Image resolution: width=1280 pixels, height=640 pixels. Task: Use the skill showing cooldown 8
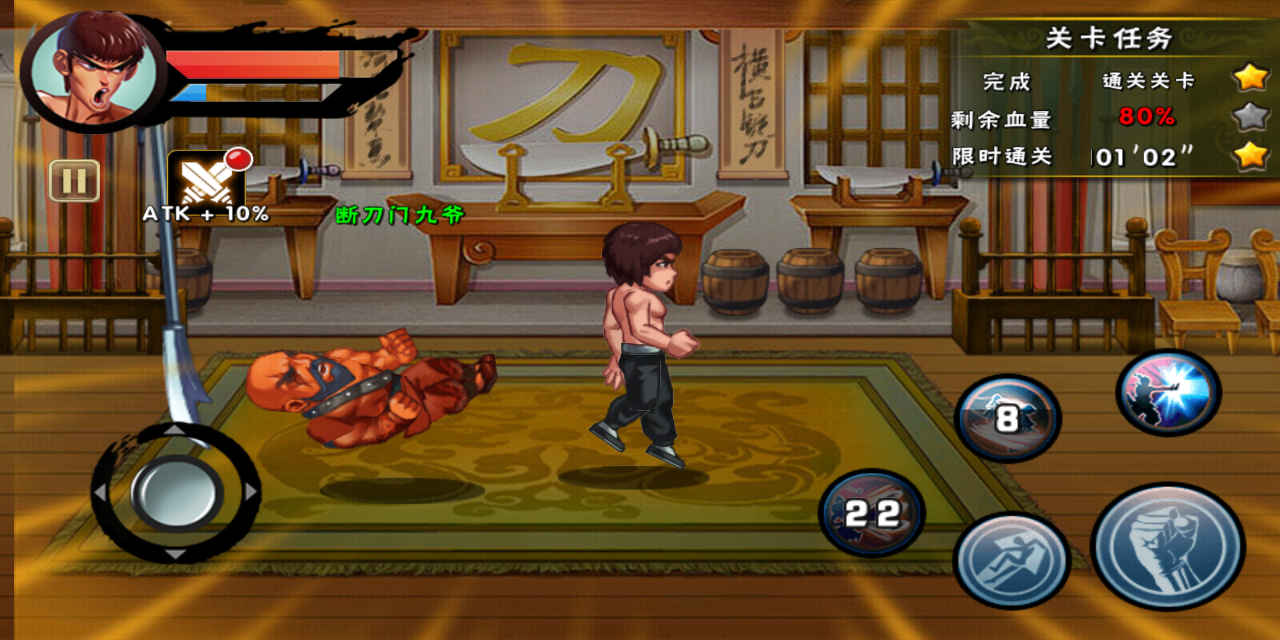[x=1007, y=418]
